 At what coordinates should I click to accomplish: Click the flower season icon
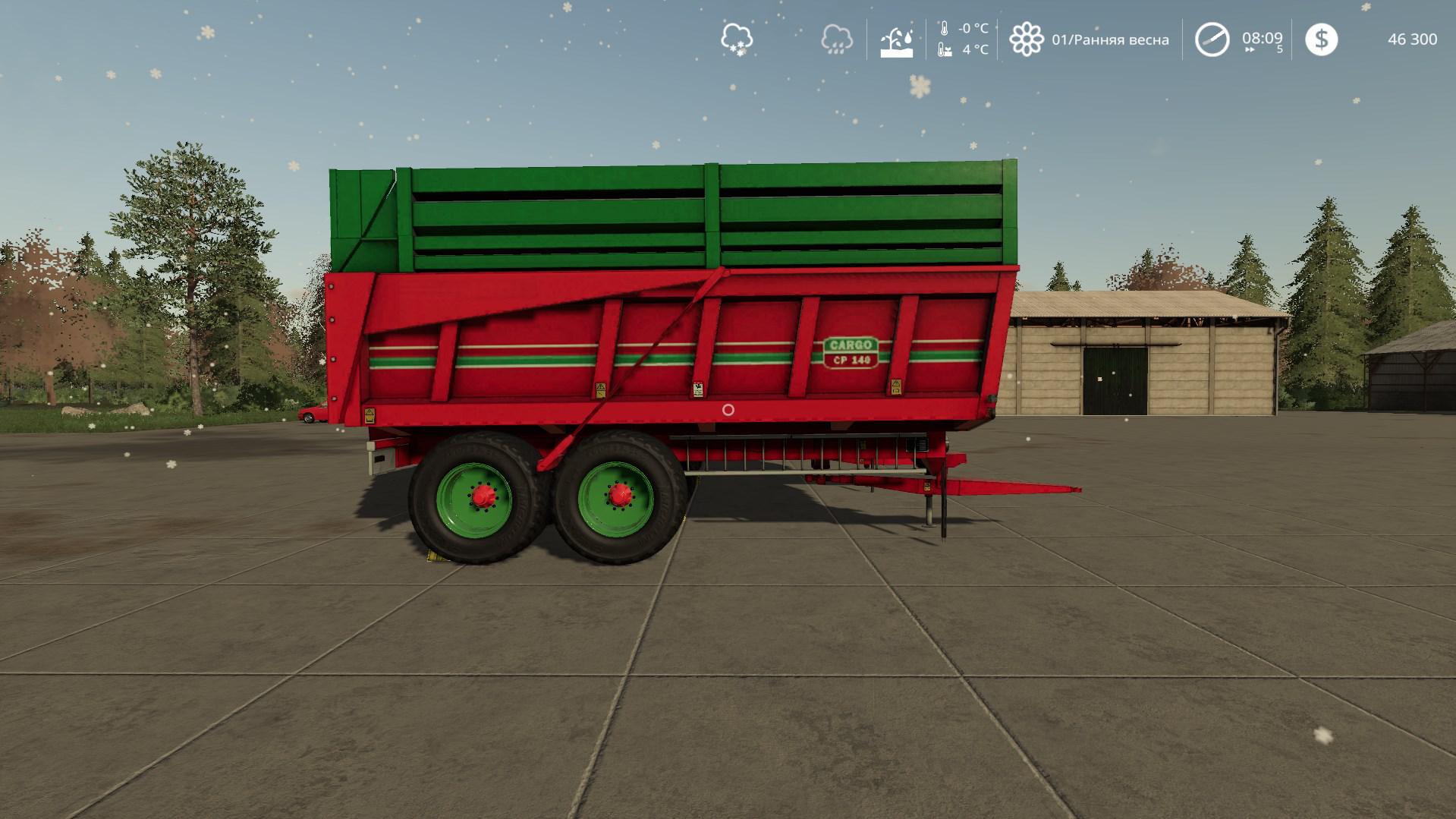[x=1026, y=39]
